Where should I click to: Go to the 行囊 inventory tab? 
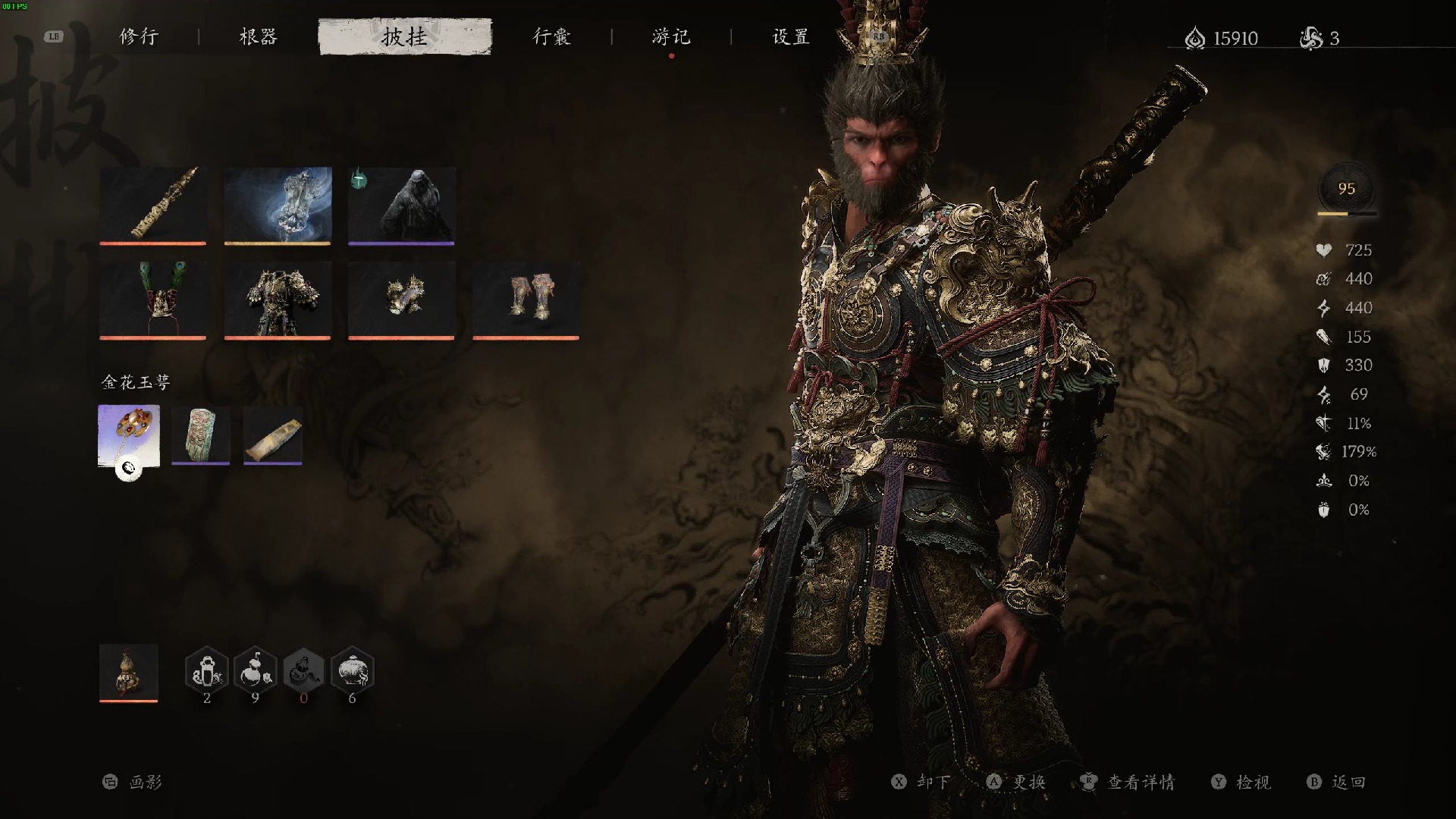[x=551, y=36]
